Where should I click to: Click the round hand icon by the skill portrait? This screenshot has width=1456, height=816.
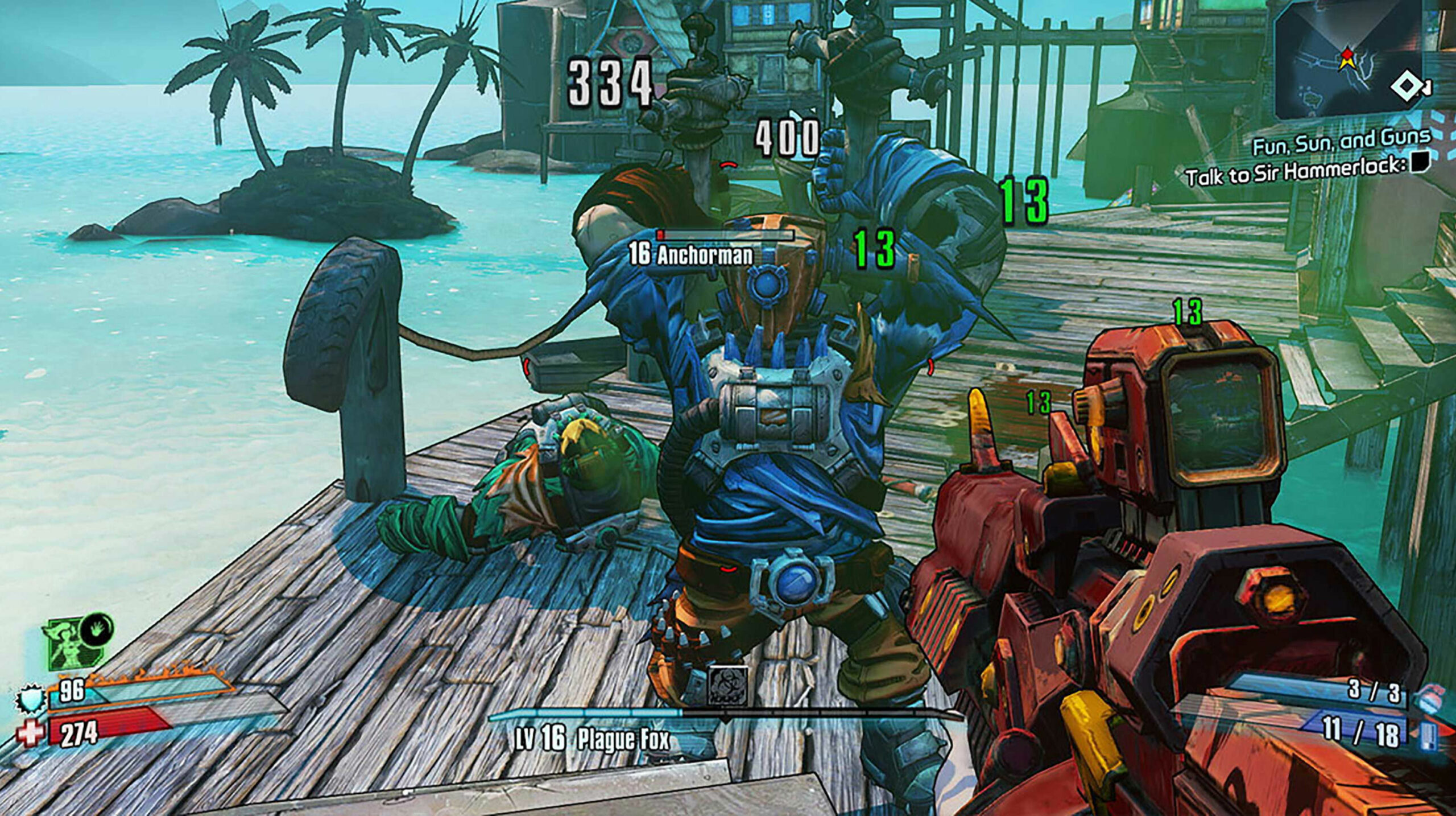click(x=96, y=629)
